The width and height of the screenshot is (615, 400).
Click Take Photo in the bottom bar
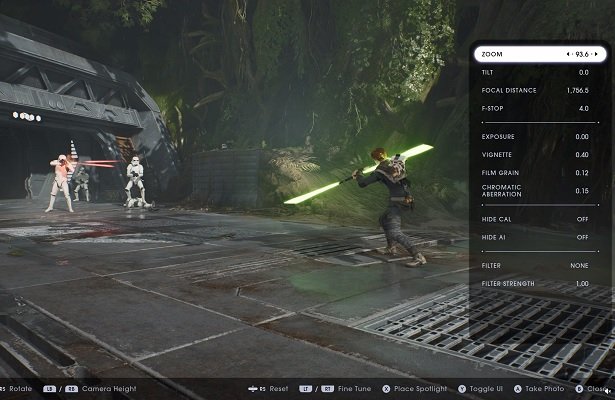click(x=539, y=388)
